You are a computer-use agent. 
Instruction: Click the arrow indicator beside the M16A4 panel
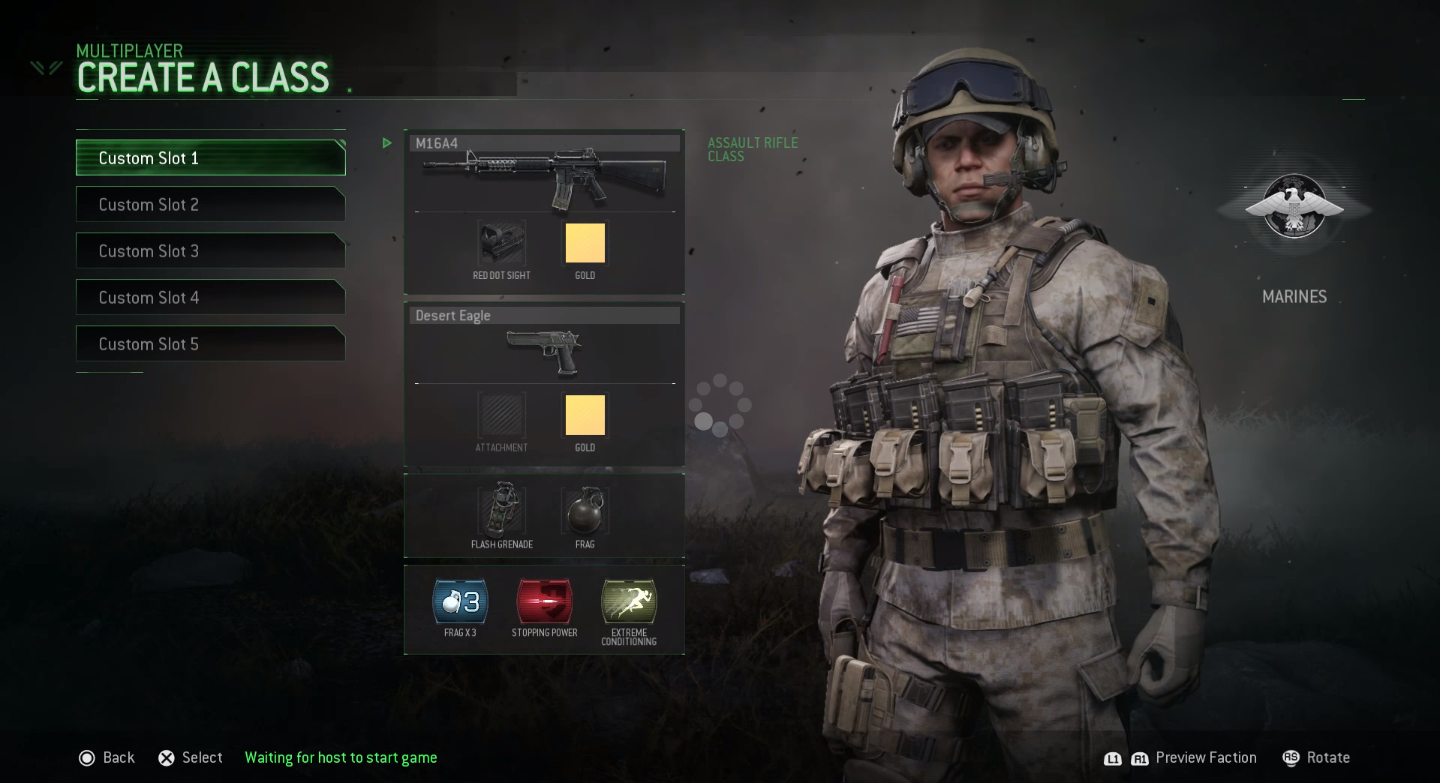387,143
